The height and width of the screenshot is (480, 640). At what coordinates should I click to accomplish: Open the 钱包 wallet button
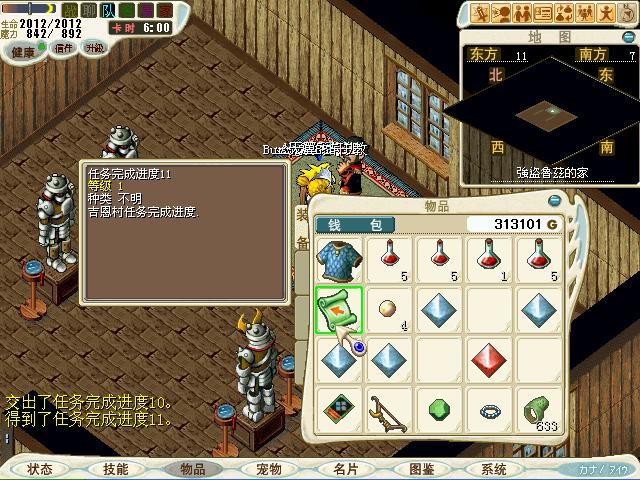tap(354, 225)
